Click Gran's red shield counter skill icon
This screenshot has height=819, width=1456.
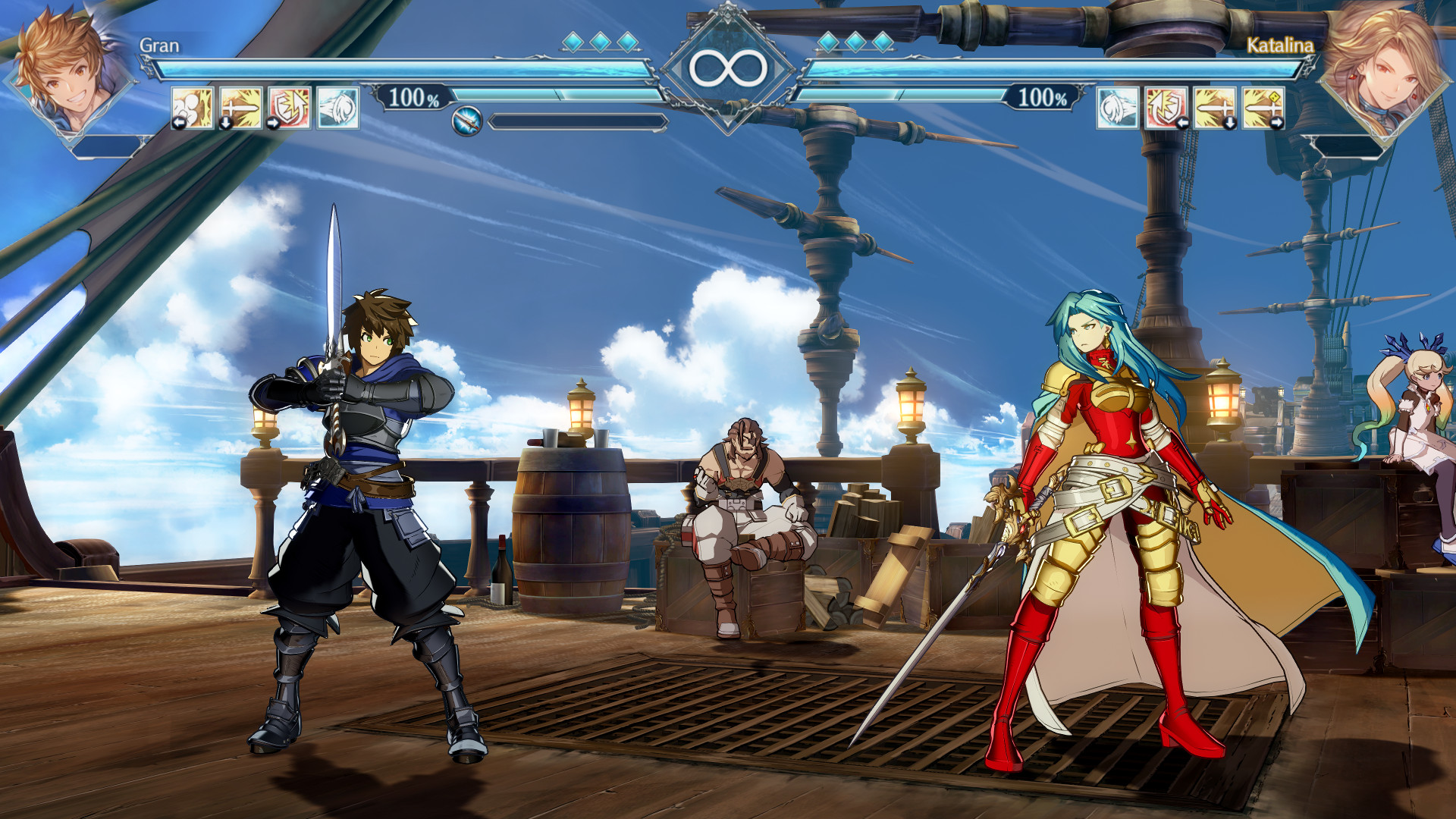288,110
